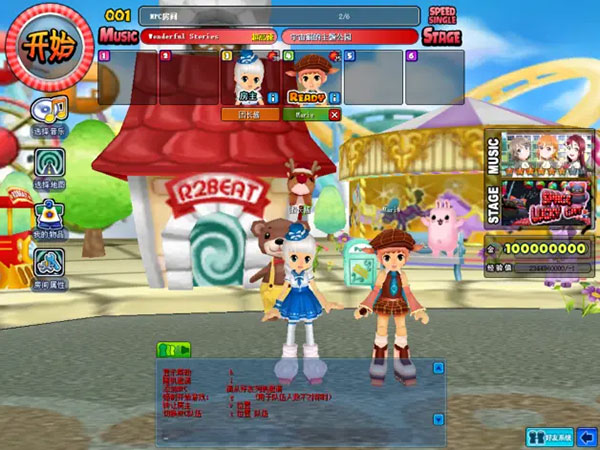Click the blue stage name bar
Viewport: 600px width, 450px height.
[x=348, y=36]
